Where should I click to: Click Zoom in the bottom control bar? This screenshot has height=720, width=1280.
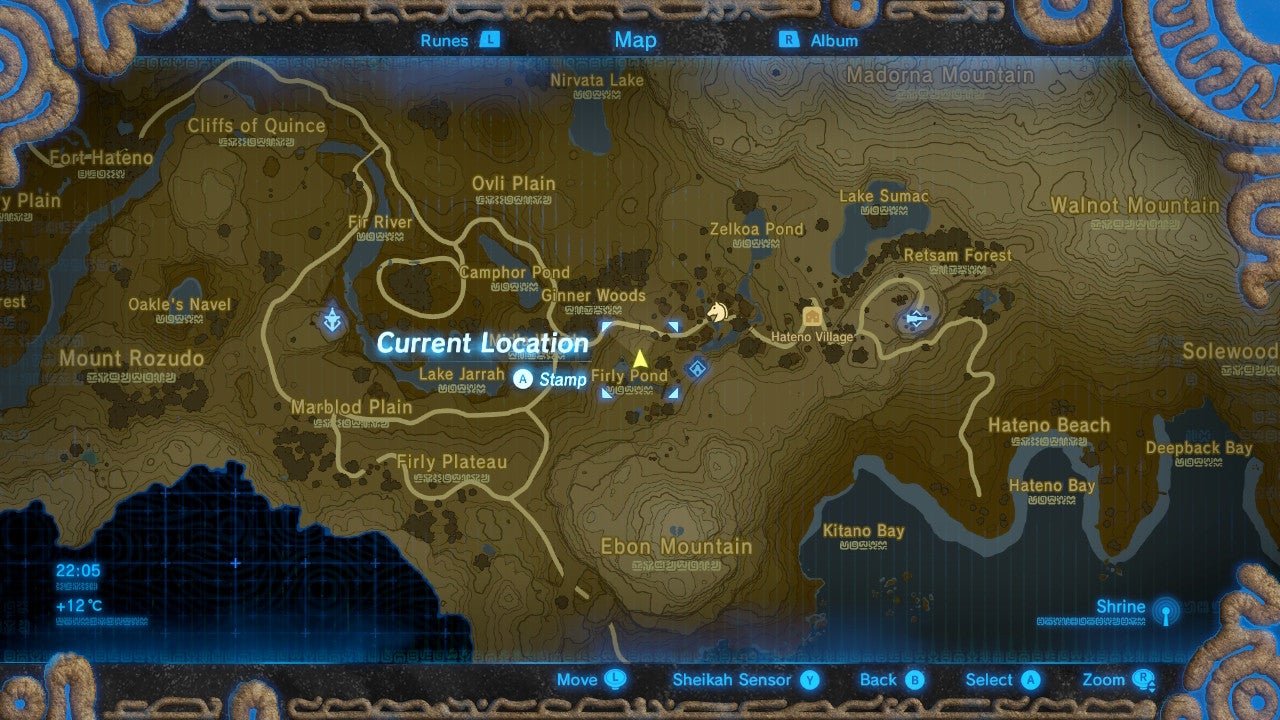1106,679
